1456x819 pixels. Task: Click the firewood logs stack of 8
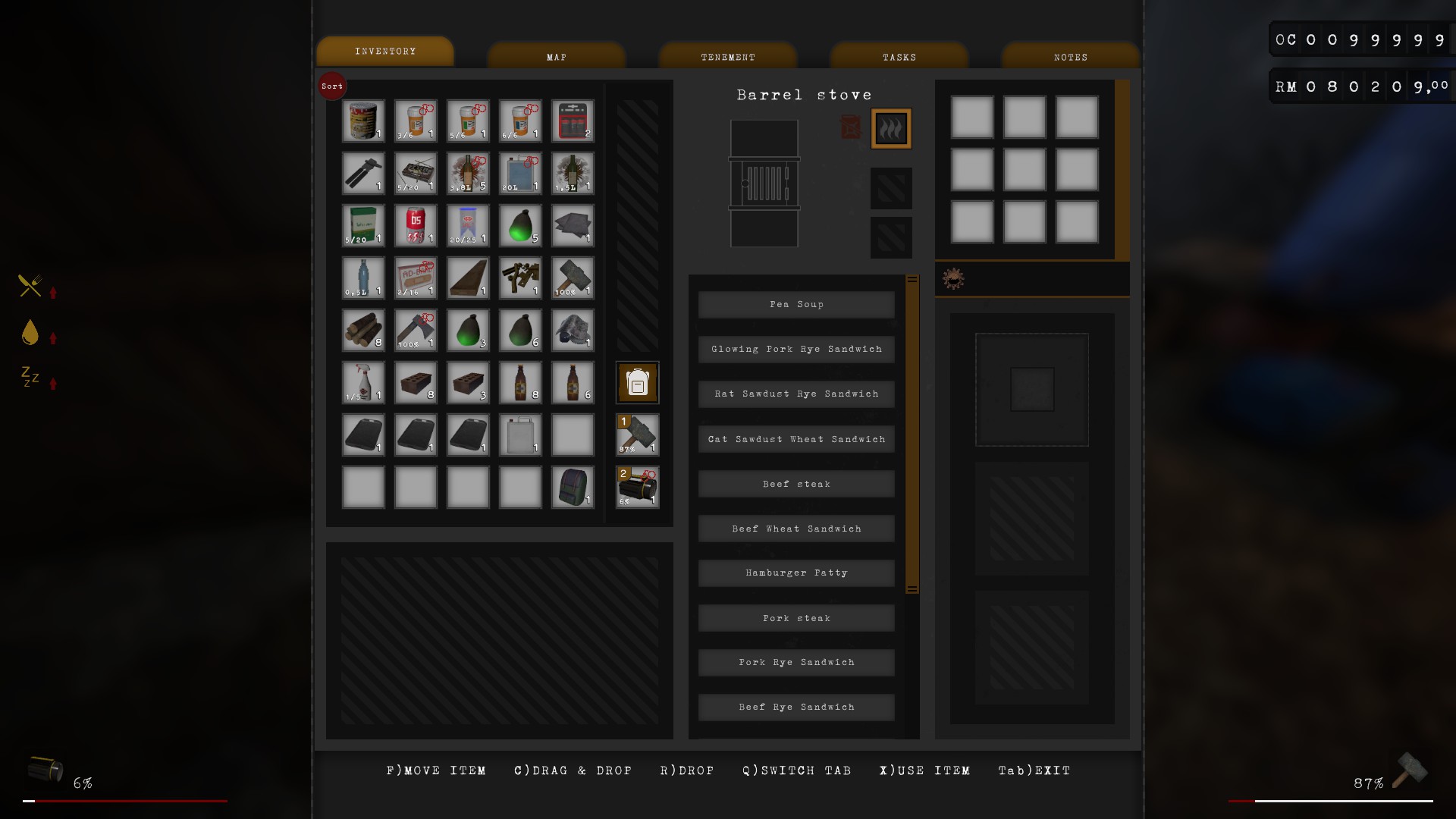(363, 330)
